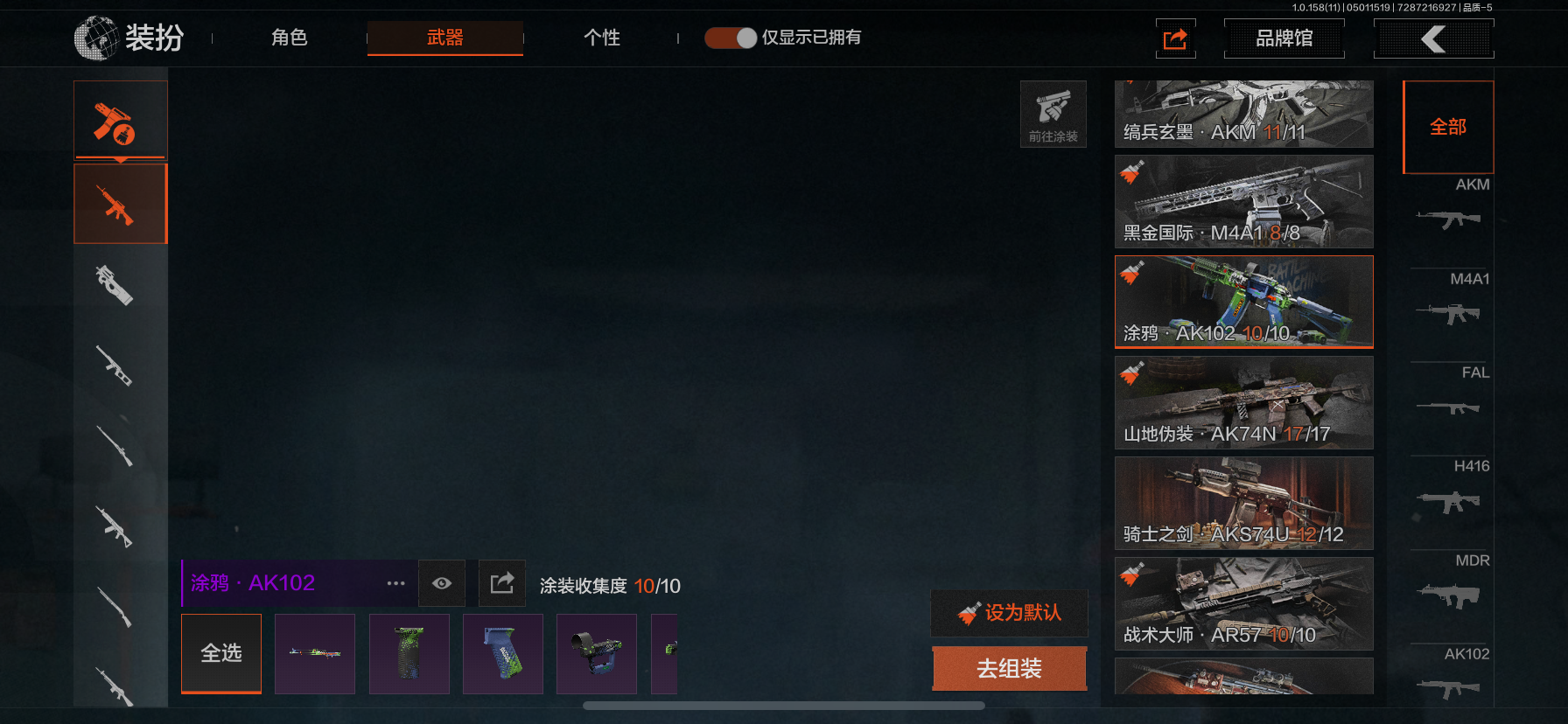Open 前往涂装 paint shortcut
Viewport: 1568px width, 724px height.
[1053, 115]
